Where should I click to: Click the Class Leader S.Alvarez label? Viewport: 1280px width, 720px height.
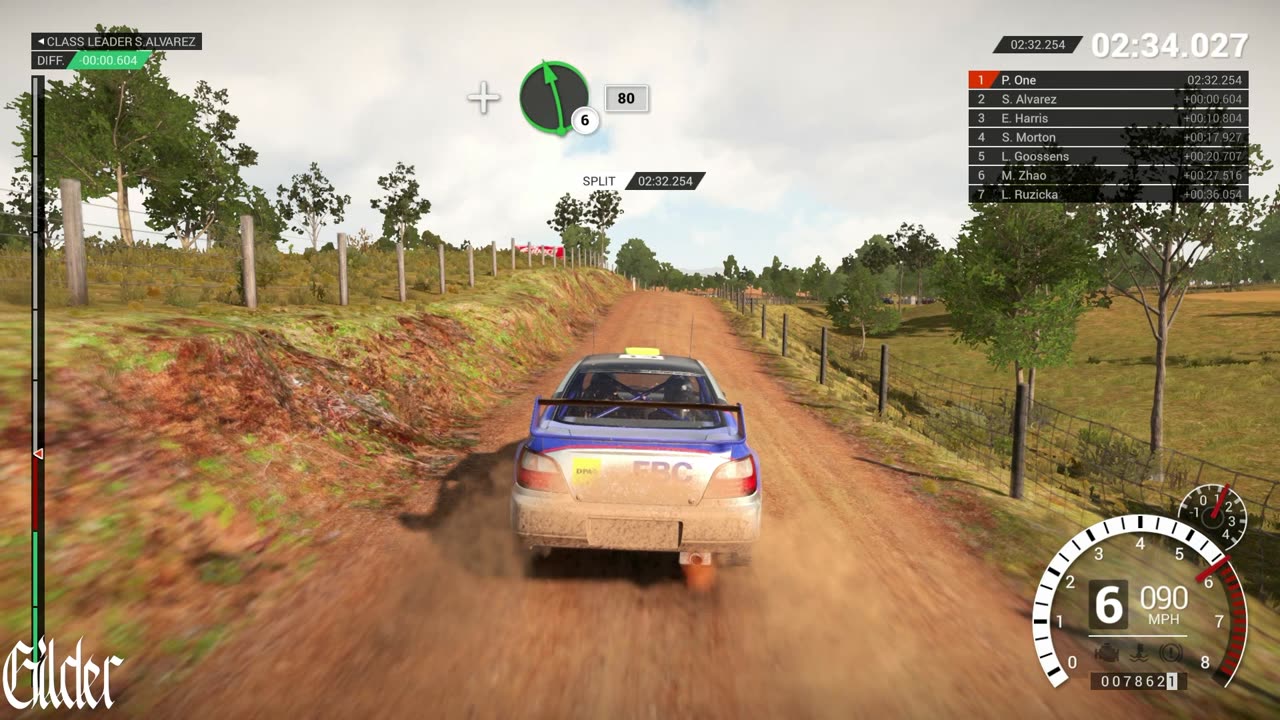pos(116,42)
